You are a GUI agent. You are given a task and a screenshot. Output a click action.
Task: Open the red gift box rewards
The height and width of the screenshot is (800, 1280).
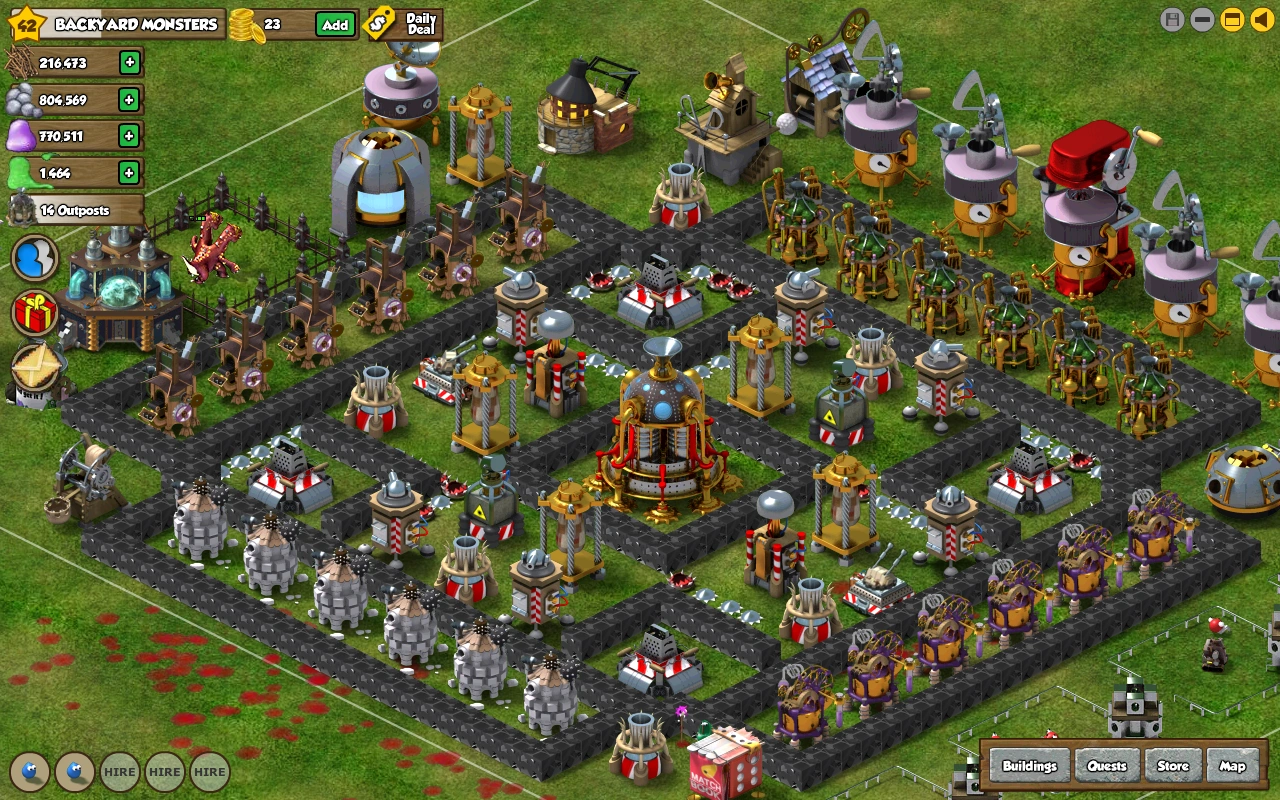33,313
